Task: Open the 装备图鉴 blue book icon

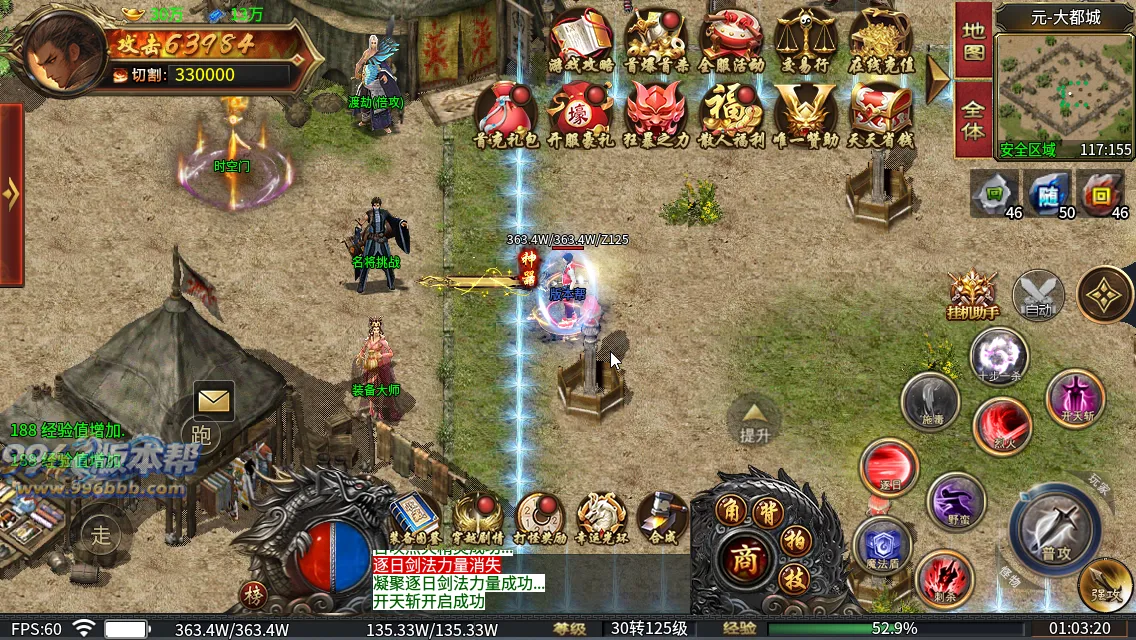Action: pyautogui.click(x=414, y=517)
